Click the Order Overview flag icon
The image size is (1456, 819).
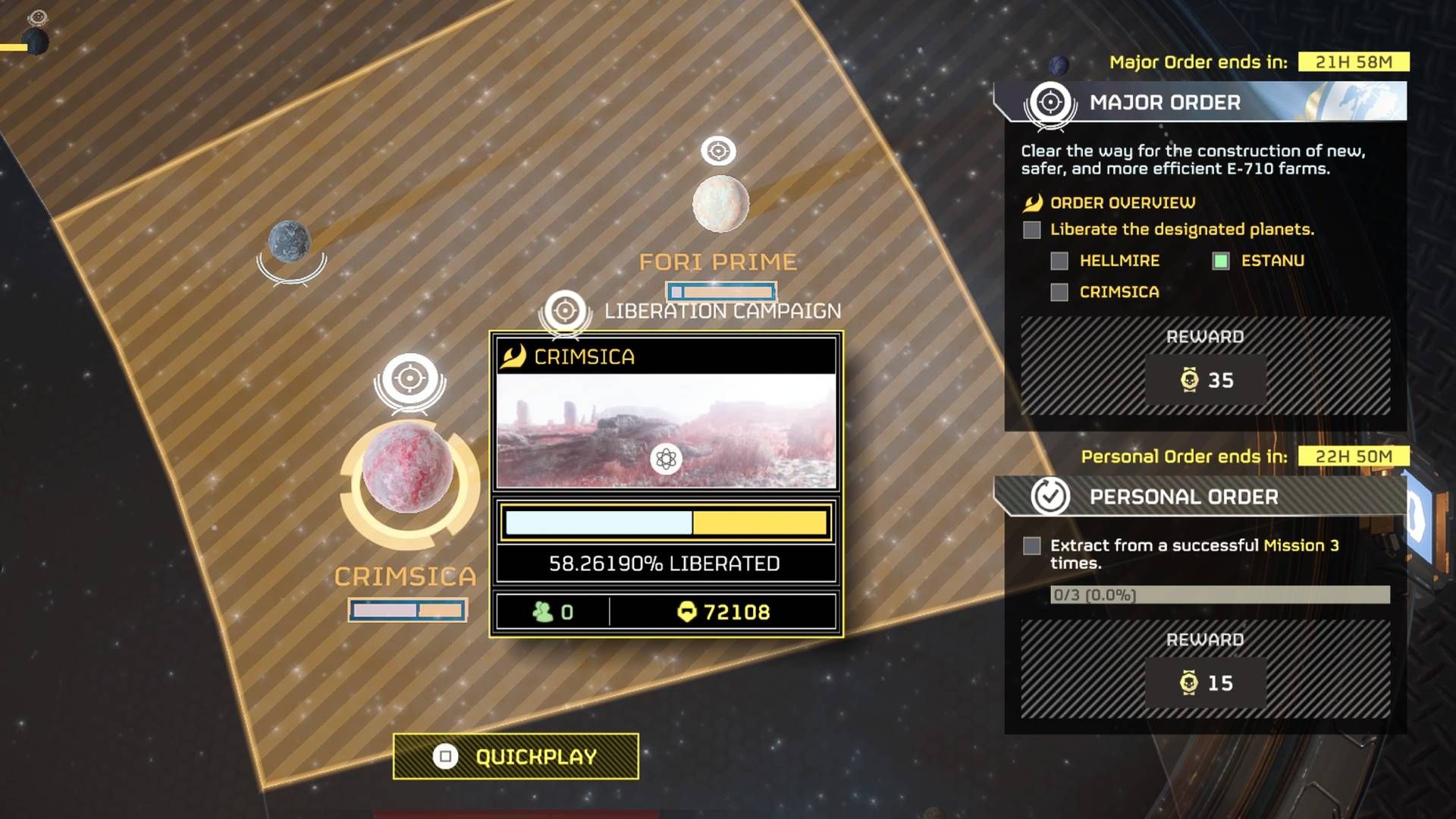pyautogui.click(x=1033, y=202)
